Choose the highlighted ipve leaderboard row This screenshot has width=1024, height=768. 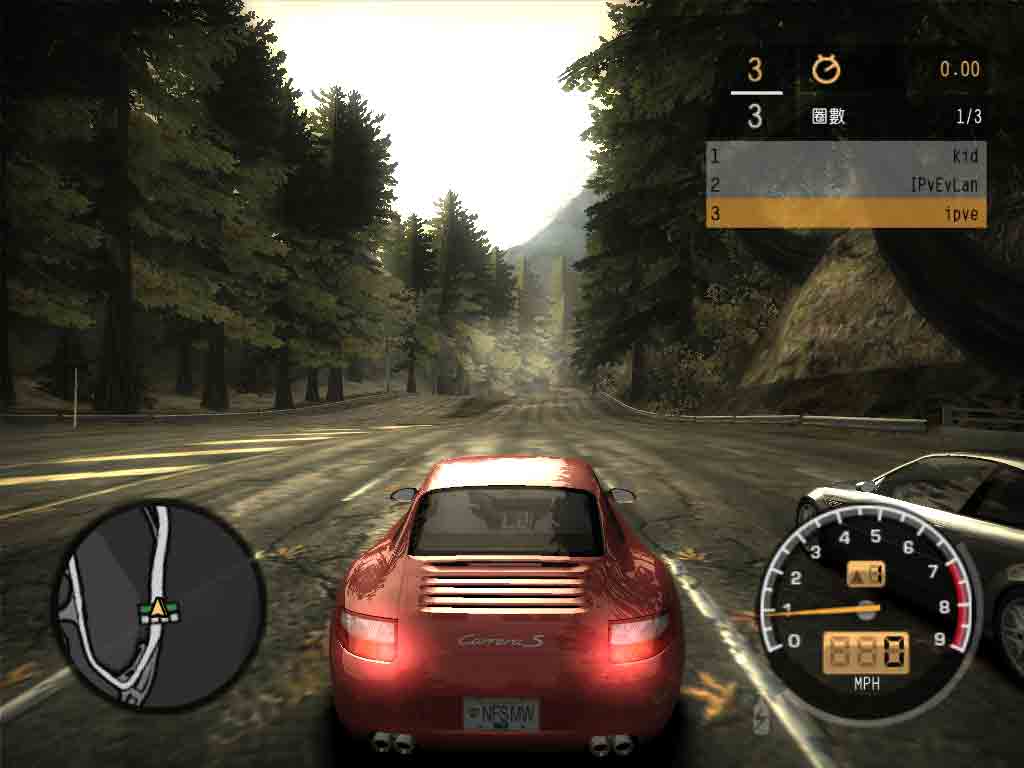pos(845,214)
